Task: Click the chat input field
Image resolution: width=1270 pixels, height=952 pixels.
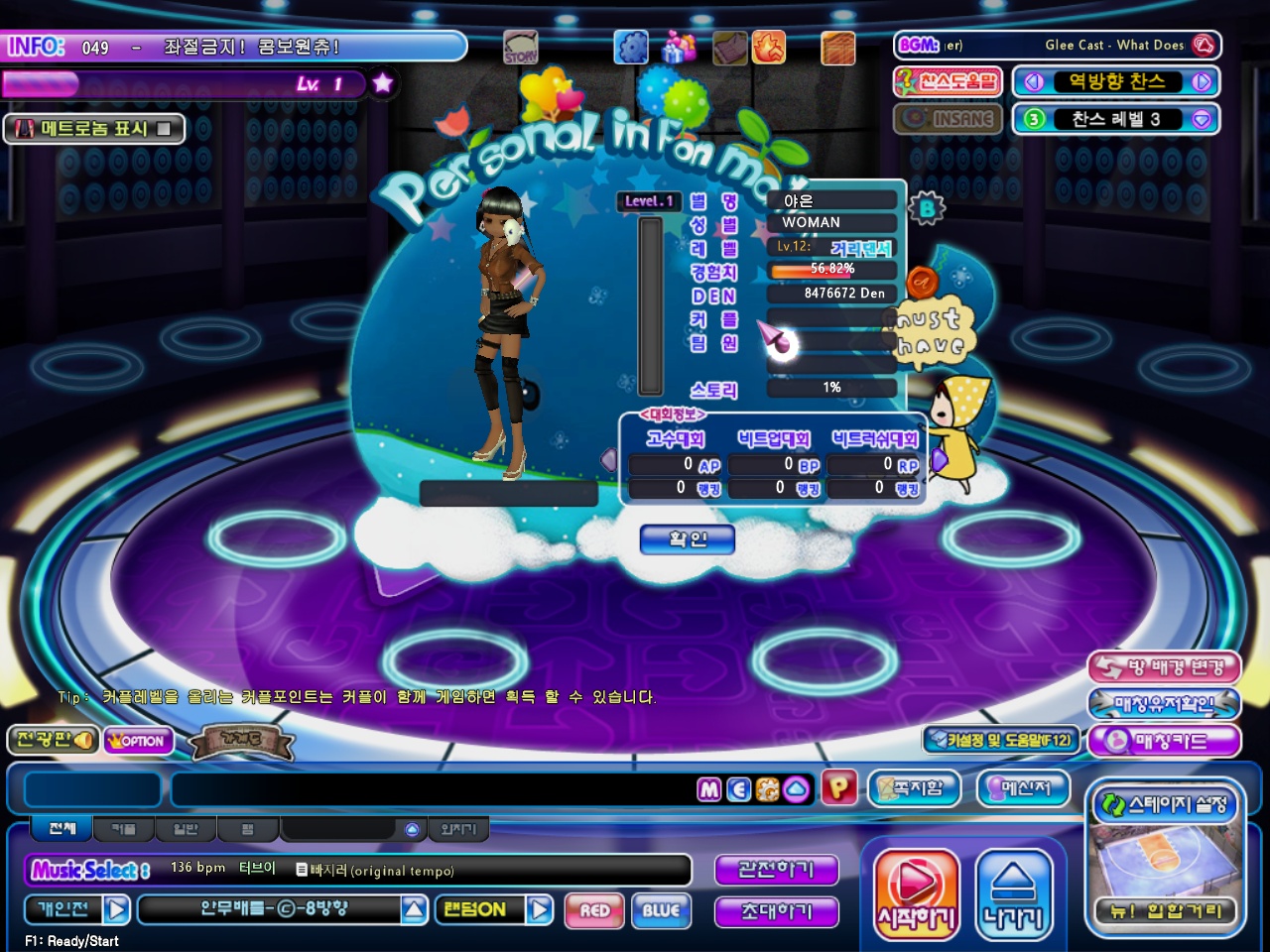Action: pyautogui.click(x=432, y=789)
